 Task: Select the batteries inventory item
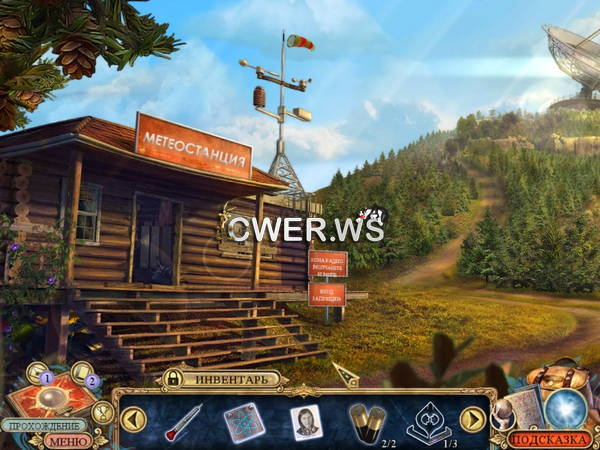tap(367, 419)
